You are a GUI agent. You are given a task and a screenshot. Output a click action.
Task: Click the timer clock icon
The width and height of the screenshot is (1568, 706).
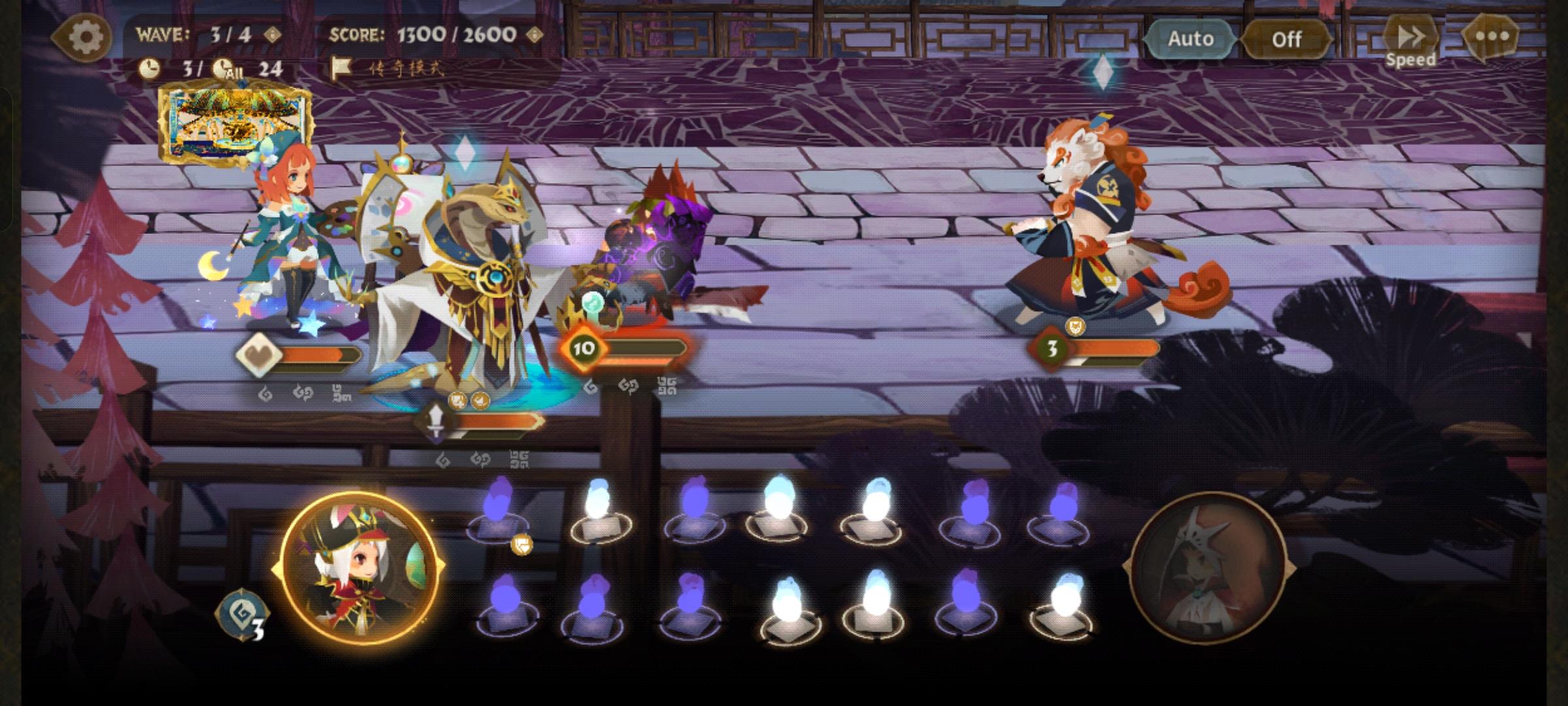pos(151,67)
